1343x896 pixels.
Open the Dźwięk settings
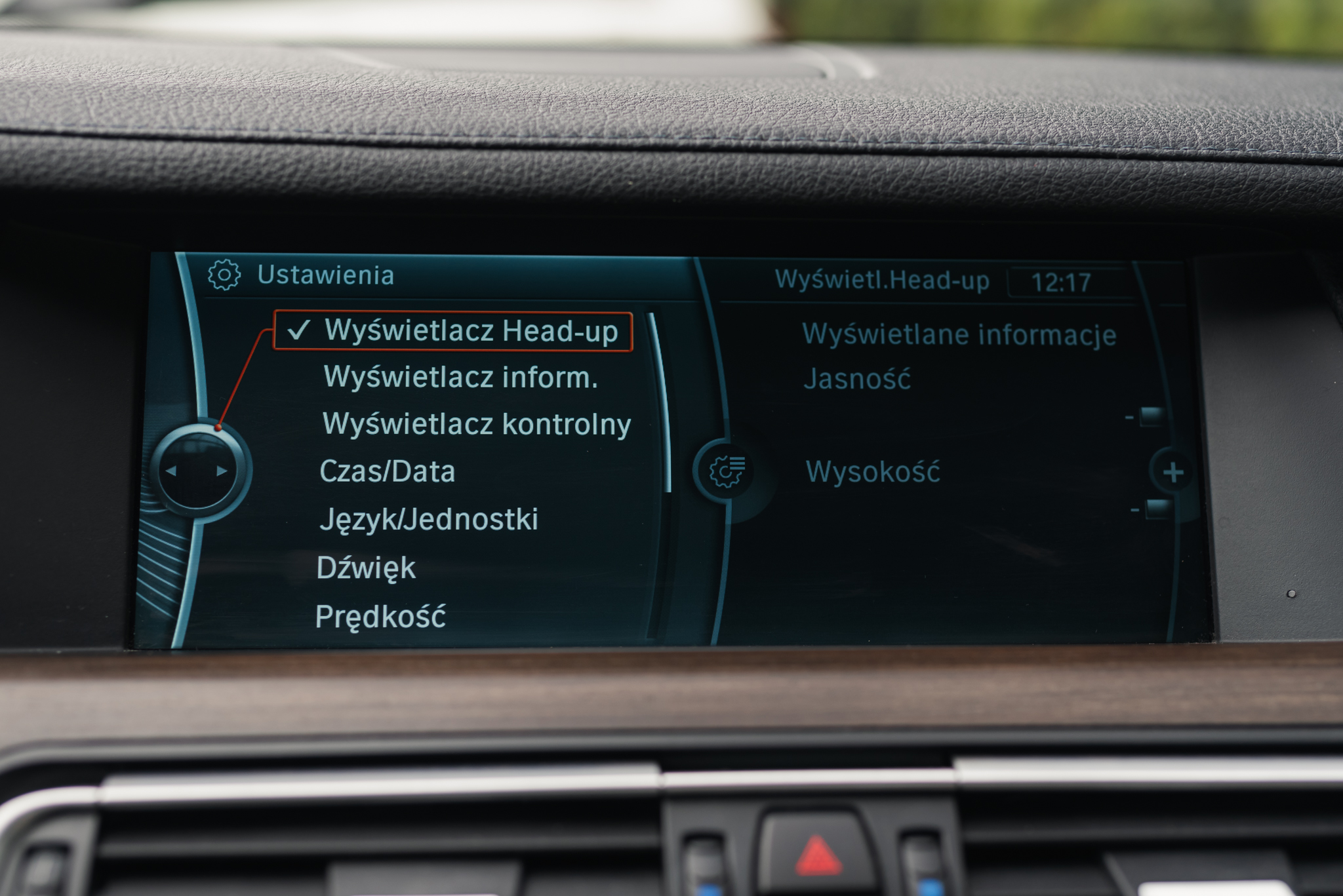click(366, 568)
